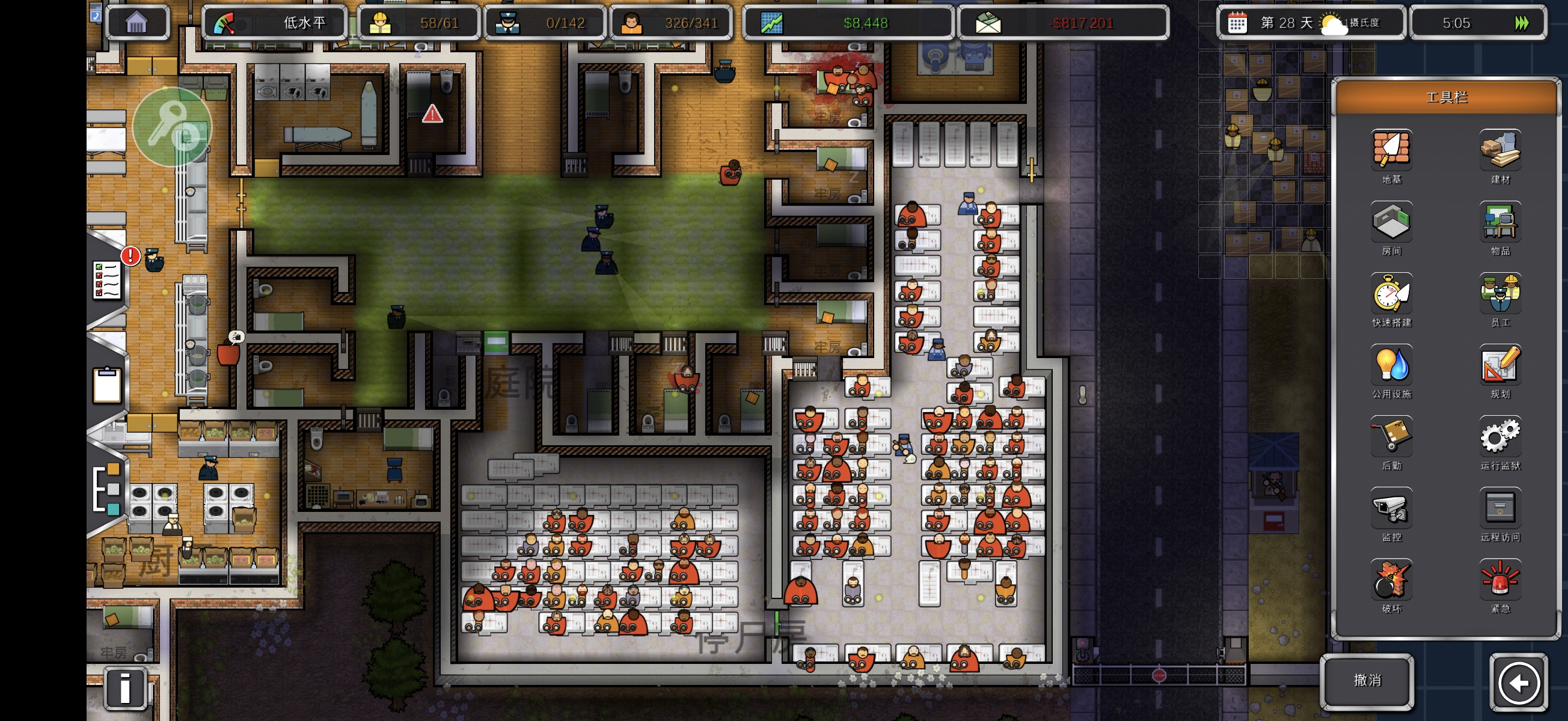Click the 撤消 undo button
This screenshot has height=721, width=1568.
1367,681
